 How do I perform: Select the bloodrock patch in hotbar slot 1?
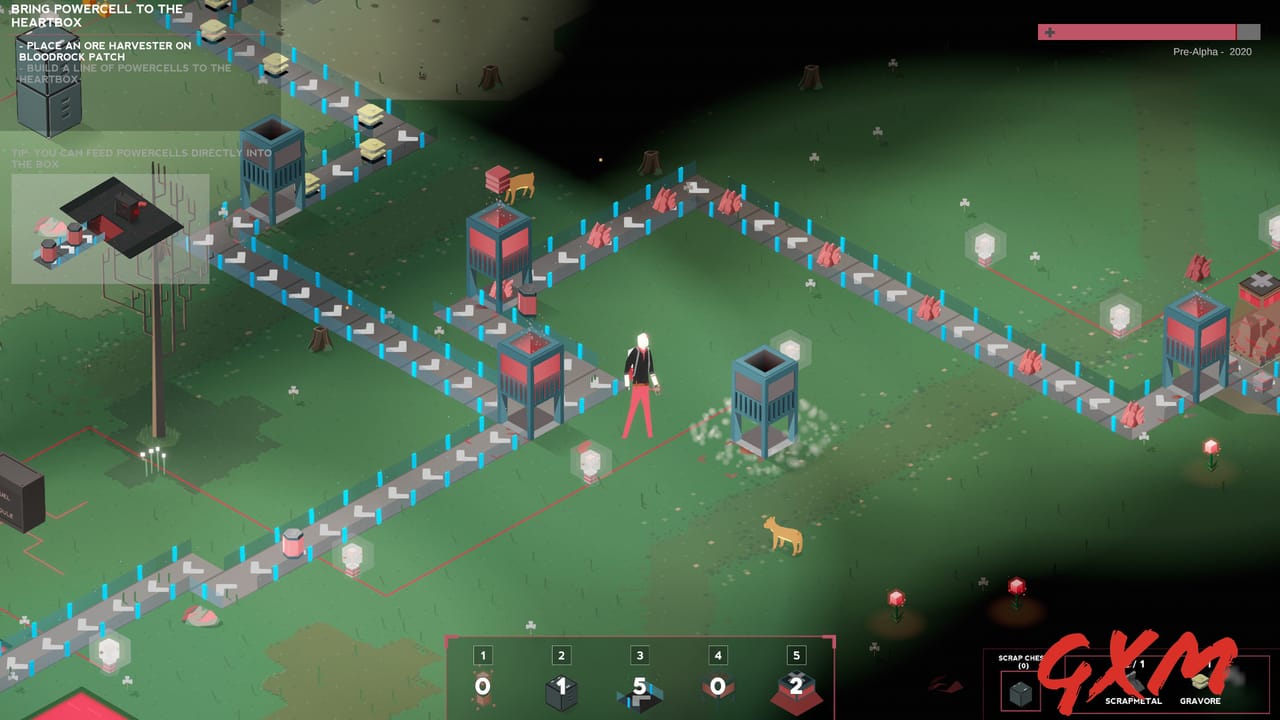[x=482, y=687]
